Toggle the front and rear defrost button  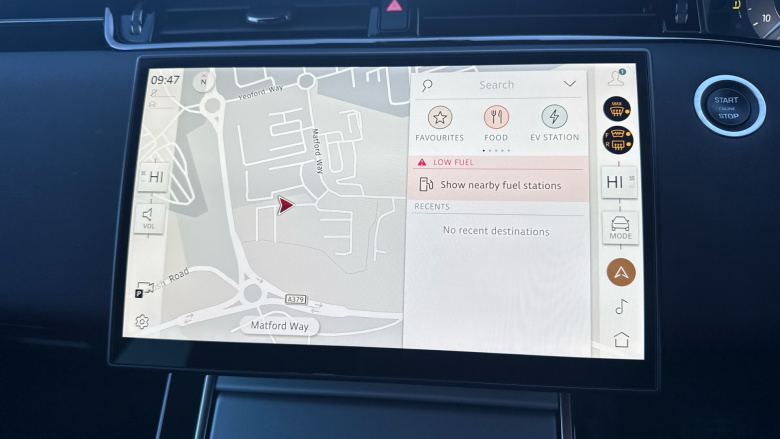point(617,142)
